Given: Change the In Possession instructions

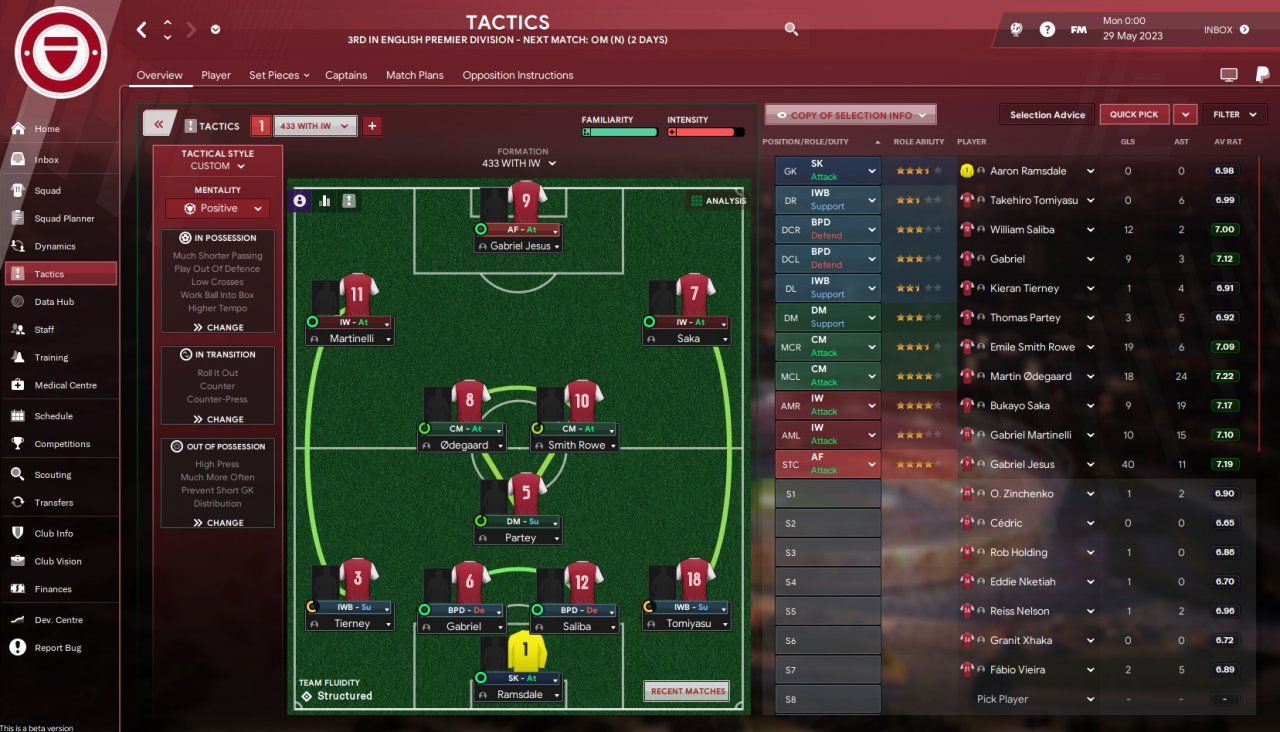Looking at the screenshot, I should pos(218,327).
